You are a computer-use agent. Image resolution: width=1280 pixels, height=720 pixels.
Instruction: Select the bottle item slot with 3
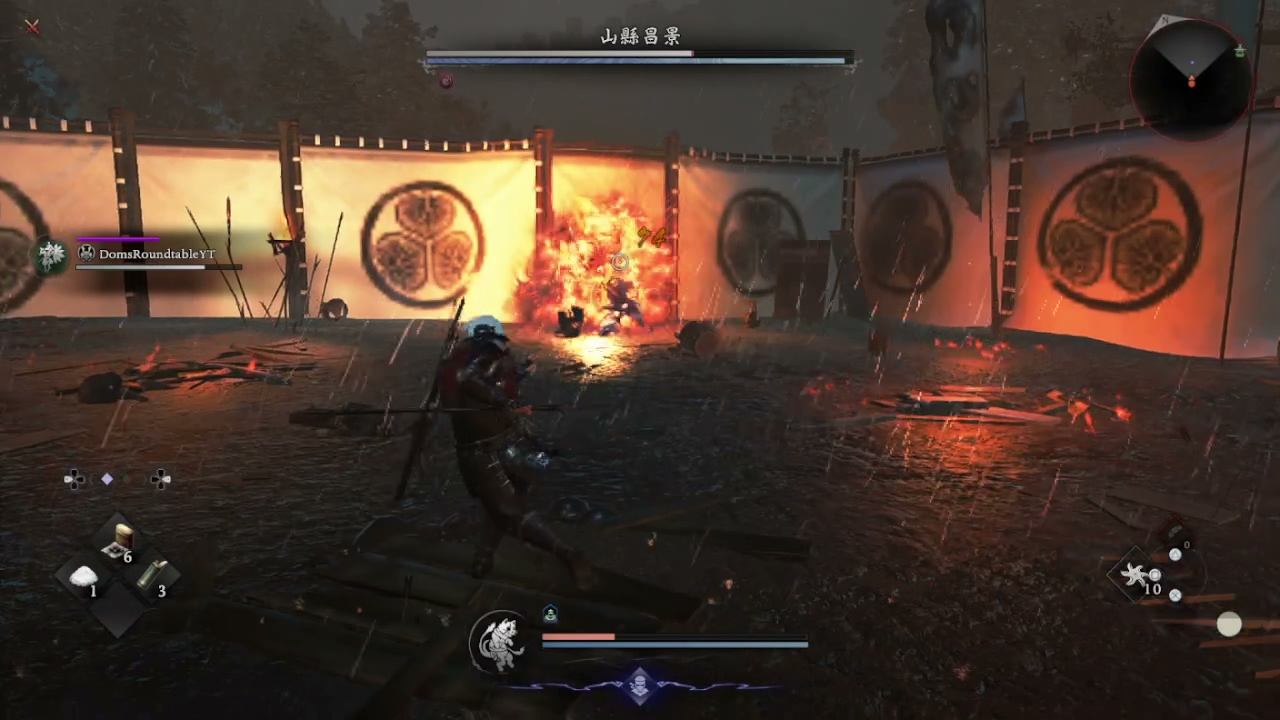pyautogui.click(x=153, y=575)
